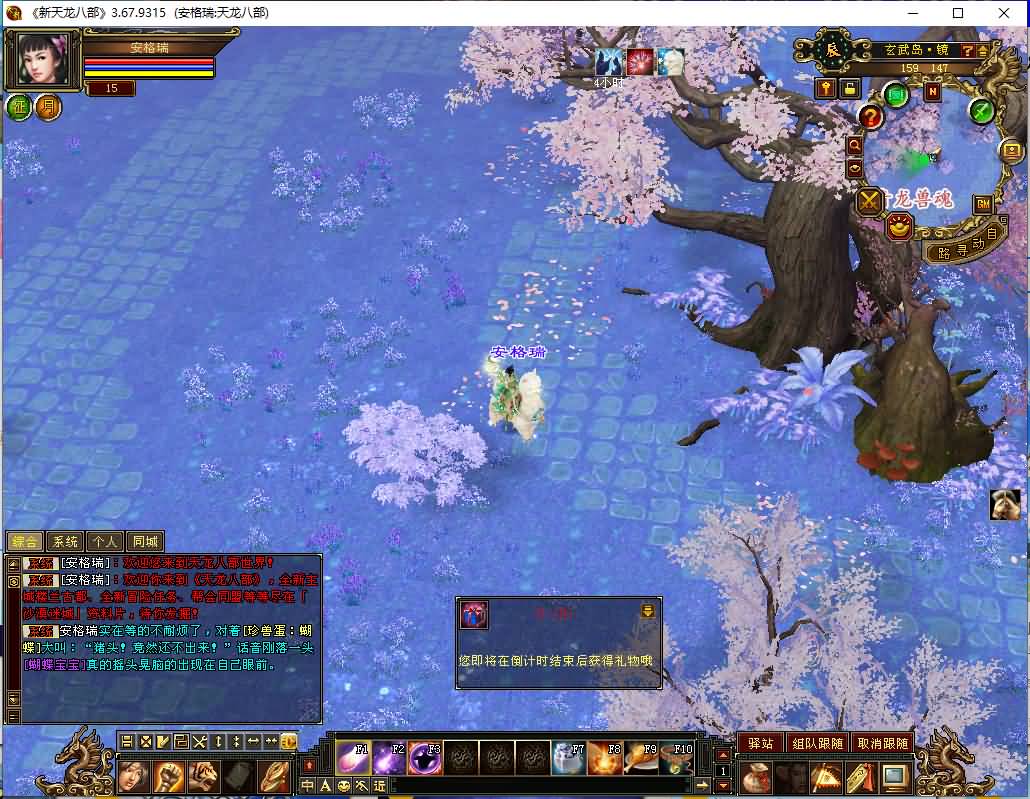This screenshot has height=799, width=1030.
Task: Click the player portrait of 安格瑞
Action: (x=44, y=60)
